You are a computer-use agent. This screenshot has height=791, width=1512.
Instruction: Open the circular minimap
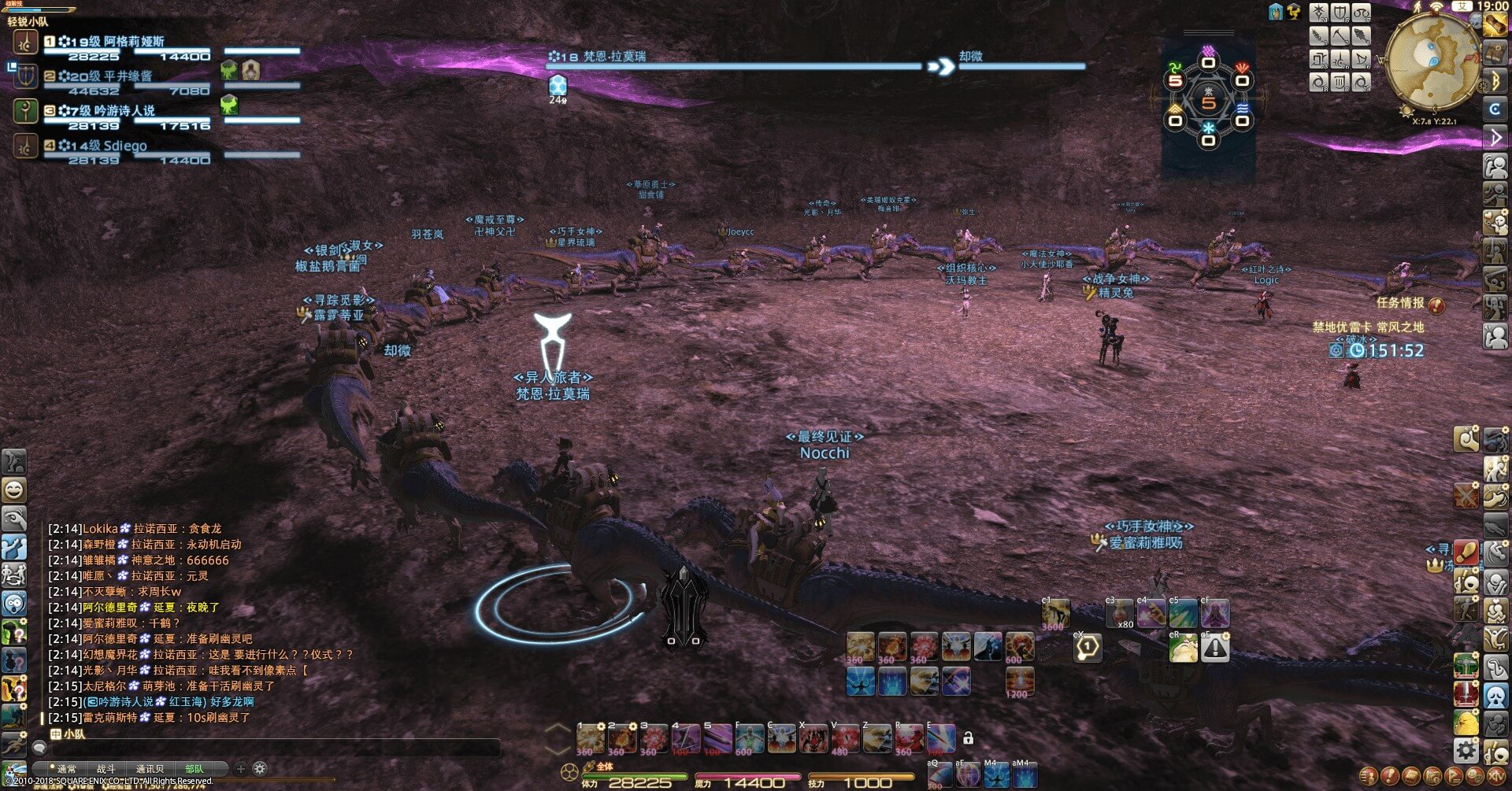click(1431, 63)
